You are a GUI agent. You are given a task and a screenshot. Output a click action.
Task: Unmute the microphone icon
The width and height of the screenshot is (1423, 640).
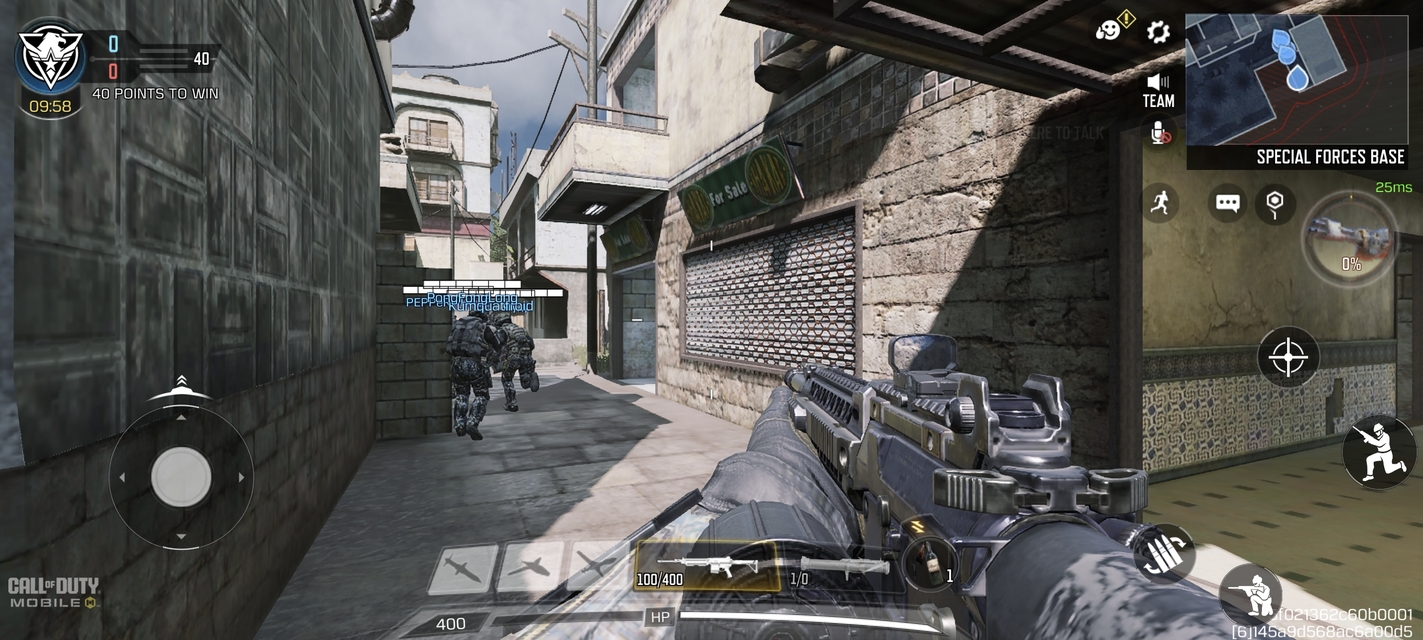pos(1159,133)
